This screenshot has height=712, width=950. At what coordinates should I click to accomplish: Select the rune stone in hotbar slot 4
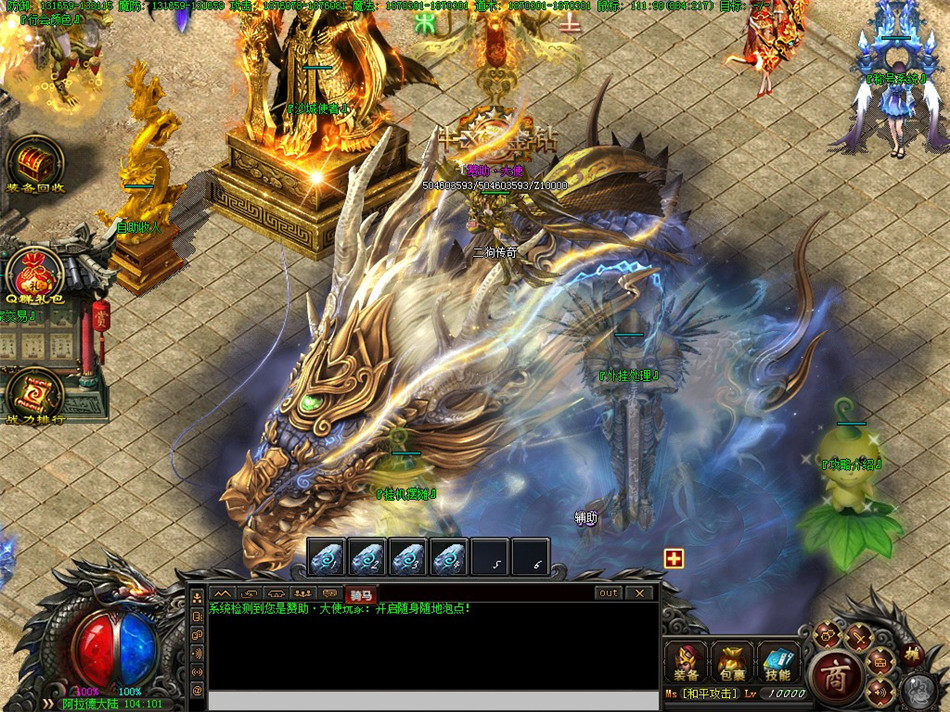(449, 557)
